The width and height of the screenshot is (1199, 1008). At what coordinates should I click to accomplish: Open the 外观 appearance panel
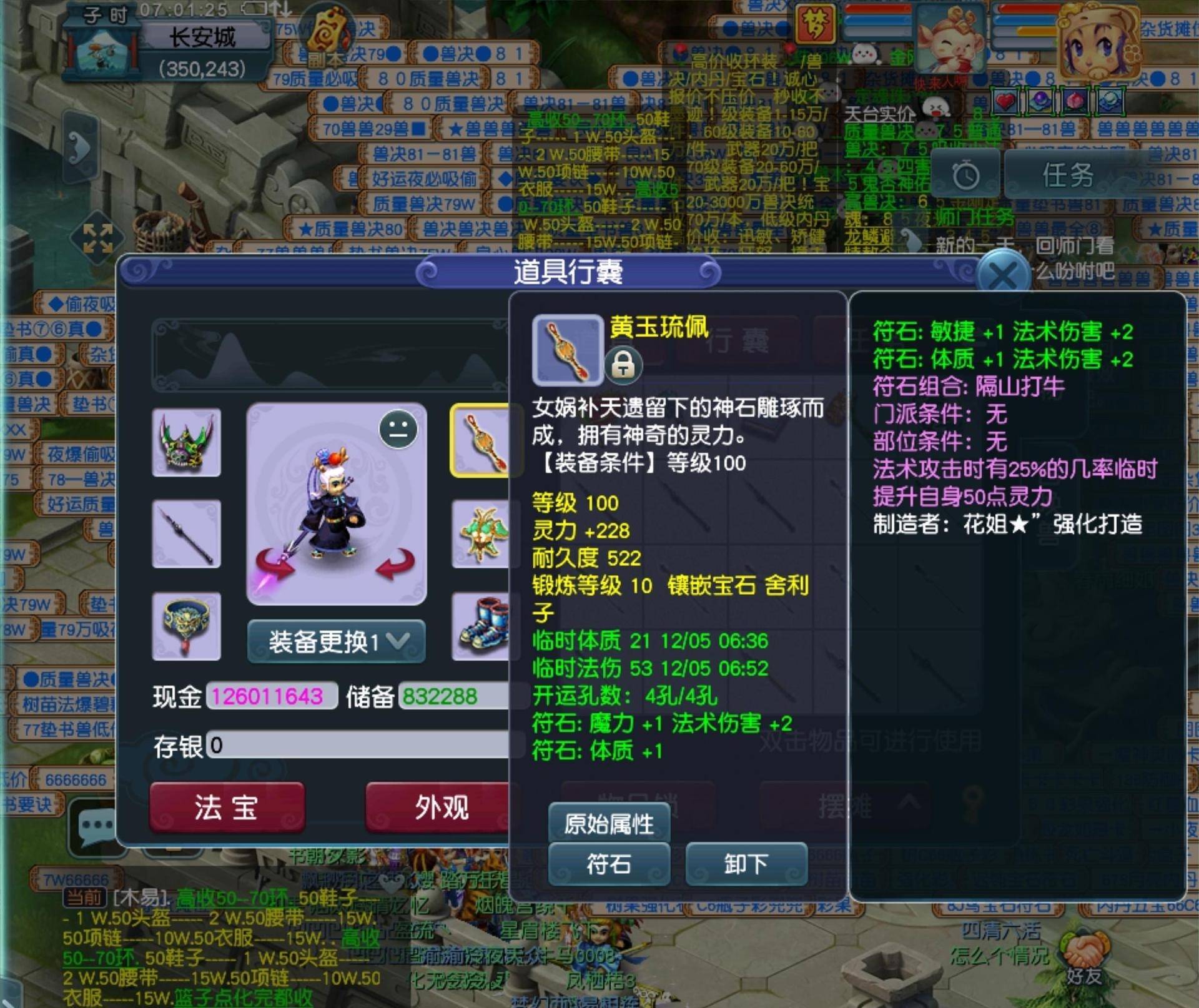(440, 807)
